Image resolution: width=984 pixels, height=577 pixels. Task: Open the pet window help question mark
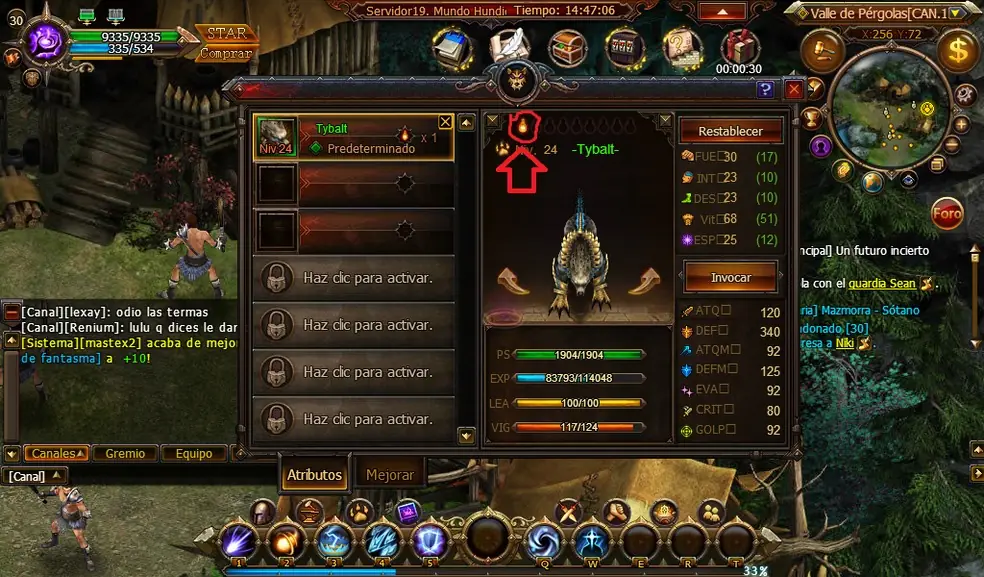(x=766, y=89)
